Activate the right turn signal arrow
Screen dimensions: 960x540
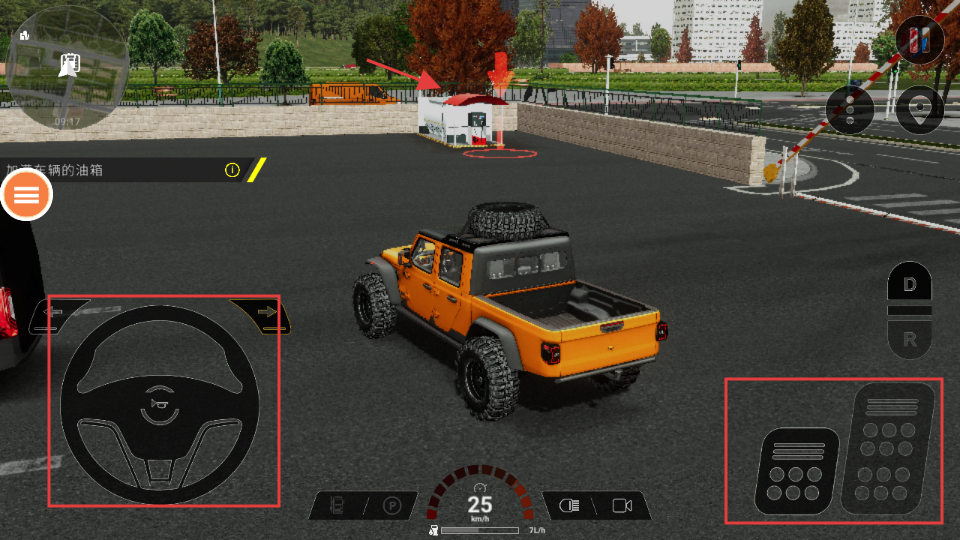[267, 313]
